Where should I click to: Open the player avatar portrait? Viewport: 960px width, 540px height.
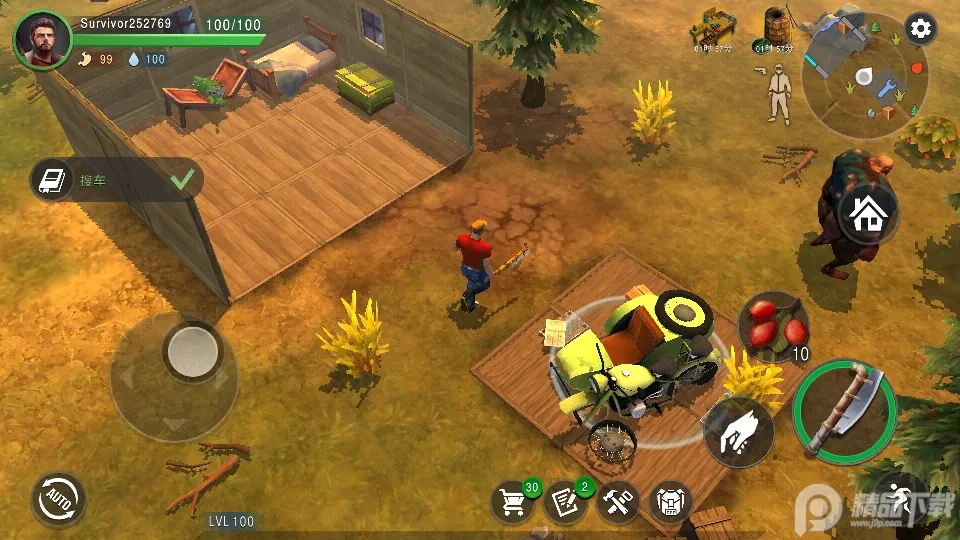(42, 41)
